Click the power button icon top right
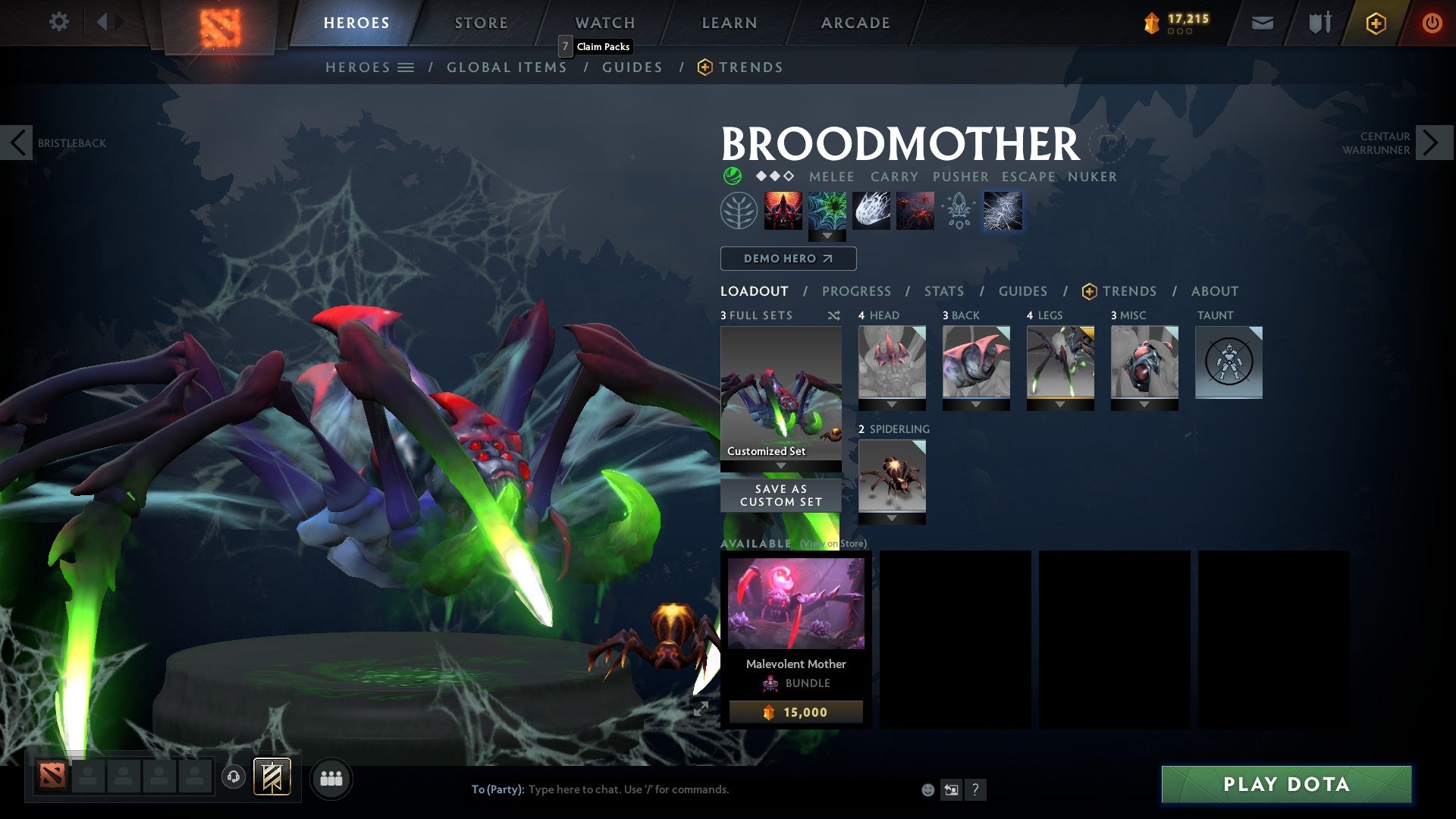The image size is (1456, 819). coord(1432,23)
